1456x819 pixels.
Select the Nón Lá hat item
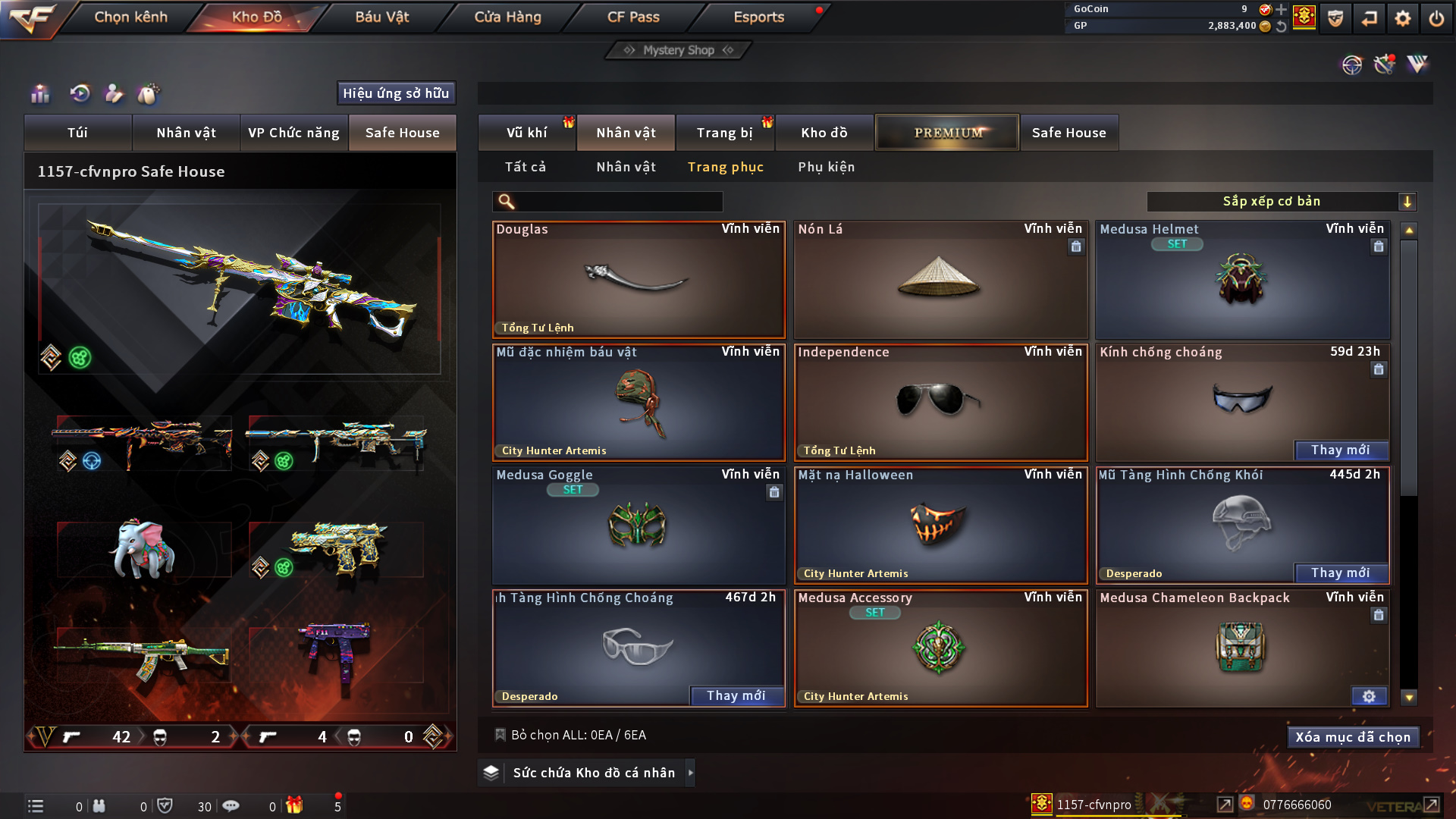[x=940, y=281]
